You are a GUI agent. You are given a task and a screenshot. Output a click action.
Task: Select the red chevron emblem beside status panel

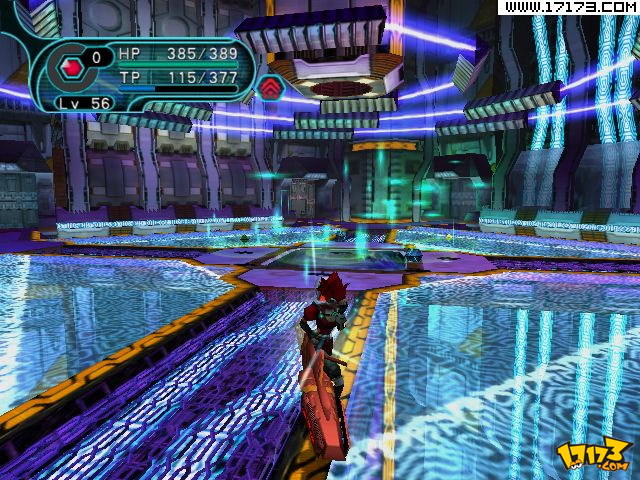coord(271,87)
